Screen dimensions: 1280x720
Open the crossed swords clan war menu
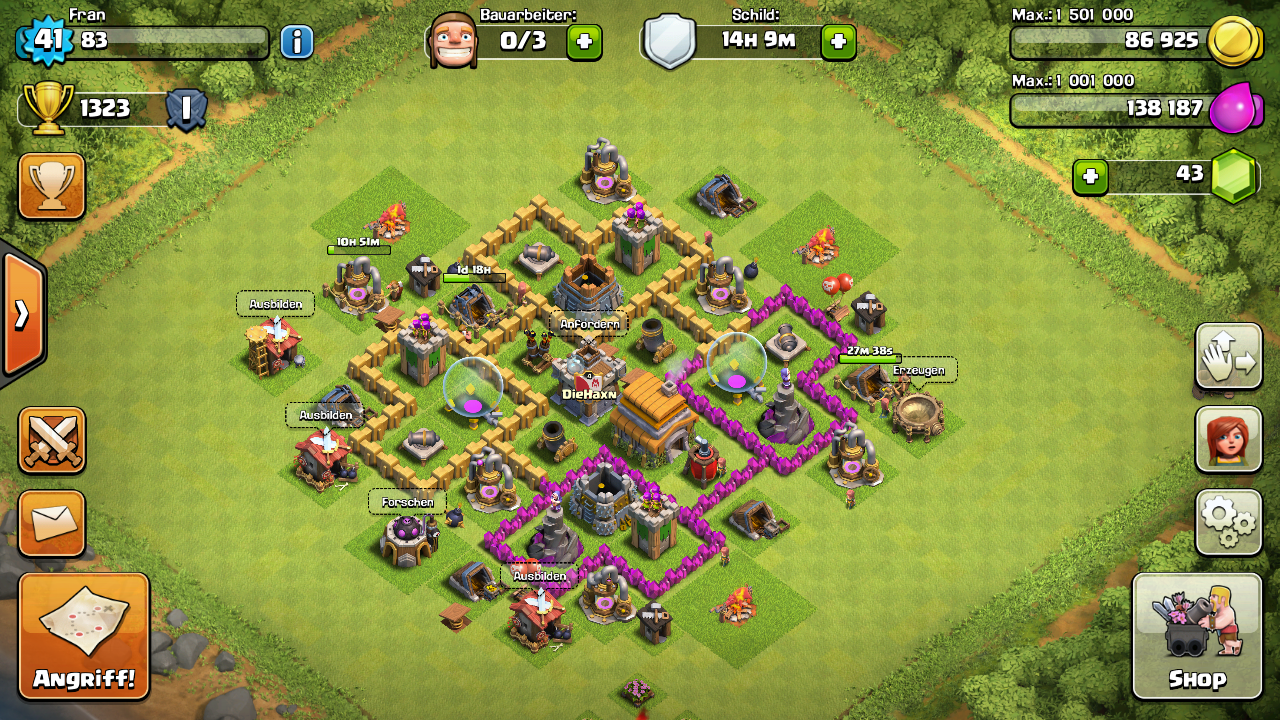pyautogui.click(x=51, y=440)
